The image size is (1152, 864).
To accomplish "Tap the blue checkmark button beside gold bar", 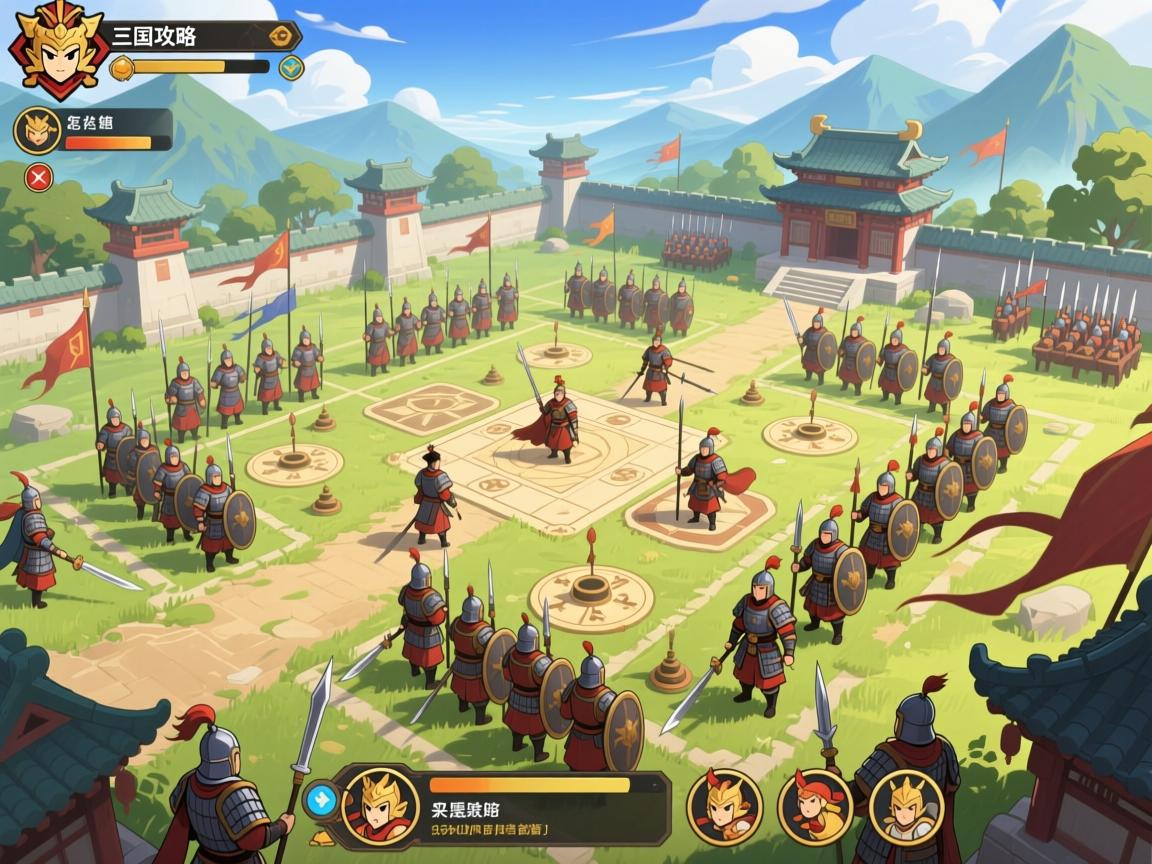I will click(x=291, y=68).
